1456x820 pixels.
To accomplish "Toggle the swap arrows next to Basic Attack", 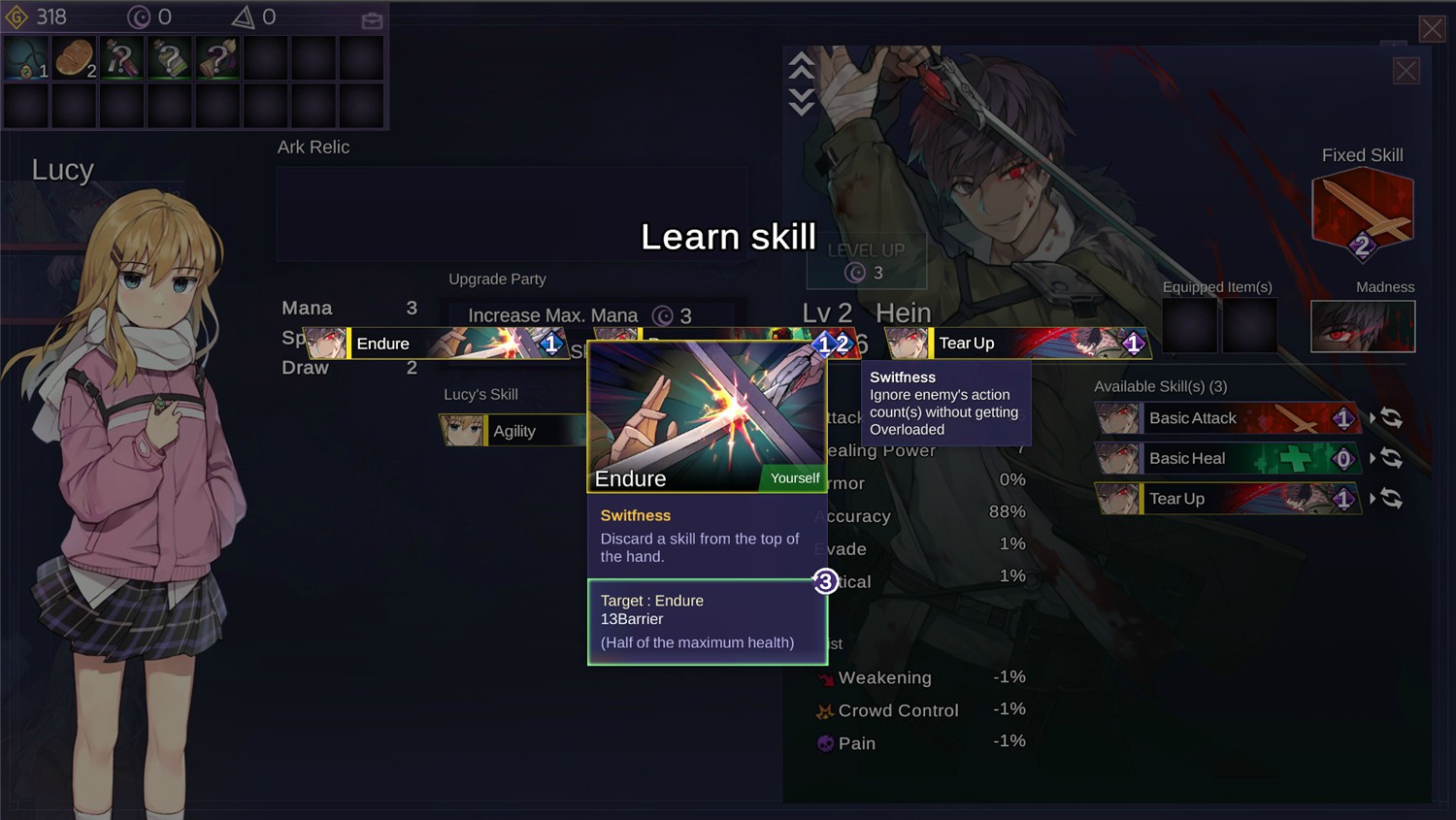I will point(1390,417).
